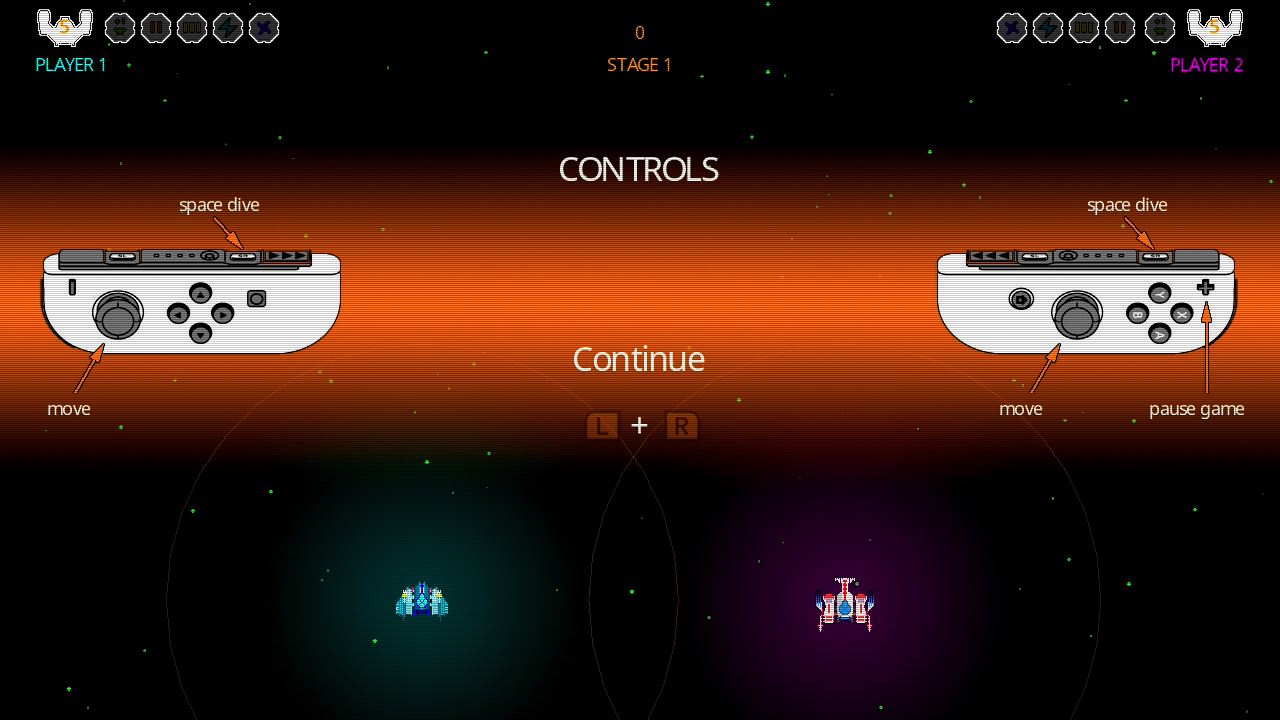Image resolution: width=1280 pixels, height=720 pixels.
Task: Click the R shoulder button icon under Continue
Action: tap(681, 425)
